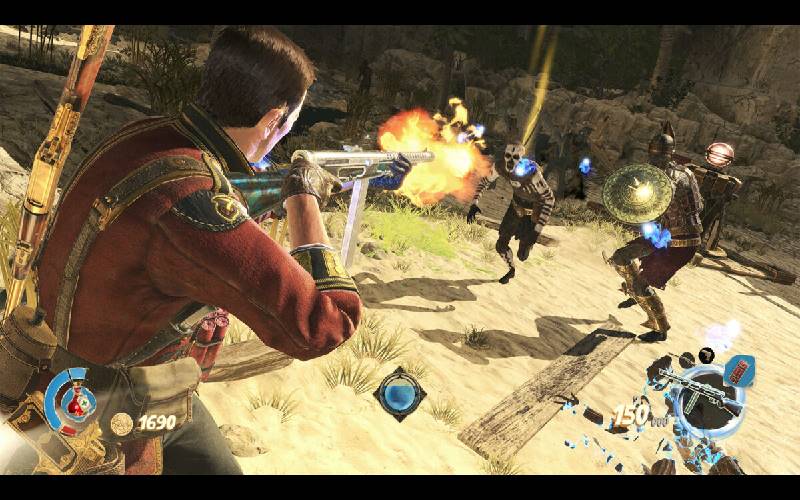Select the small pistol weapon icon
Viewport: 800px width, 500px height.
click(707, 354)
